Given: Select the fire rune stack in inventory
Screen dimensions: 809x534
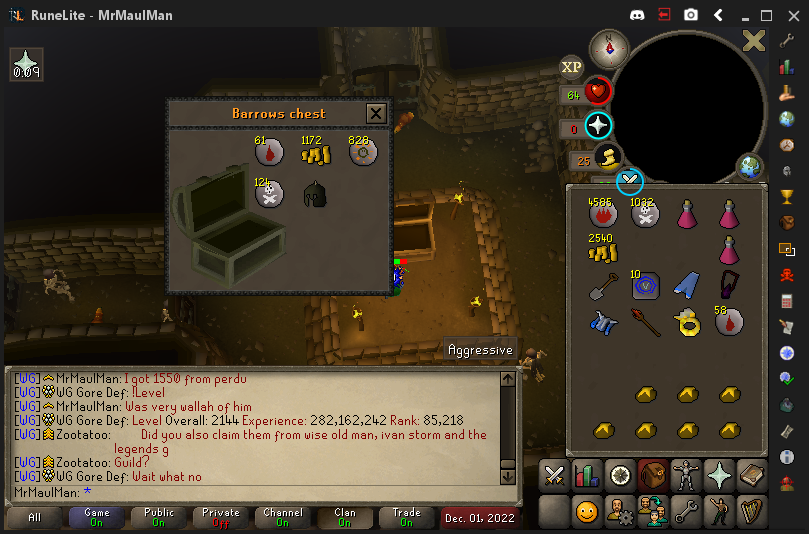Looking at the screenshot, I should (603, 213).
